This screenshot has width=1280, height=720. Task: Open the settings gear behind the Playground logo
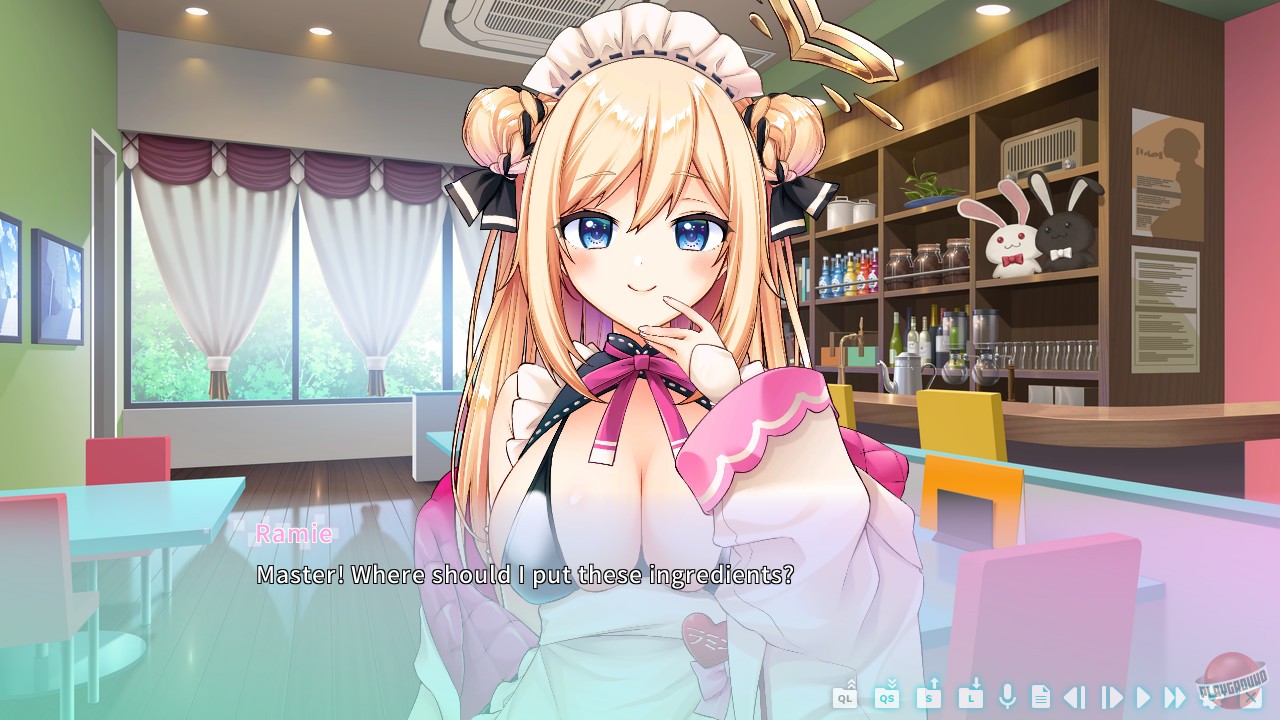[1207, 700]
